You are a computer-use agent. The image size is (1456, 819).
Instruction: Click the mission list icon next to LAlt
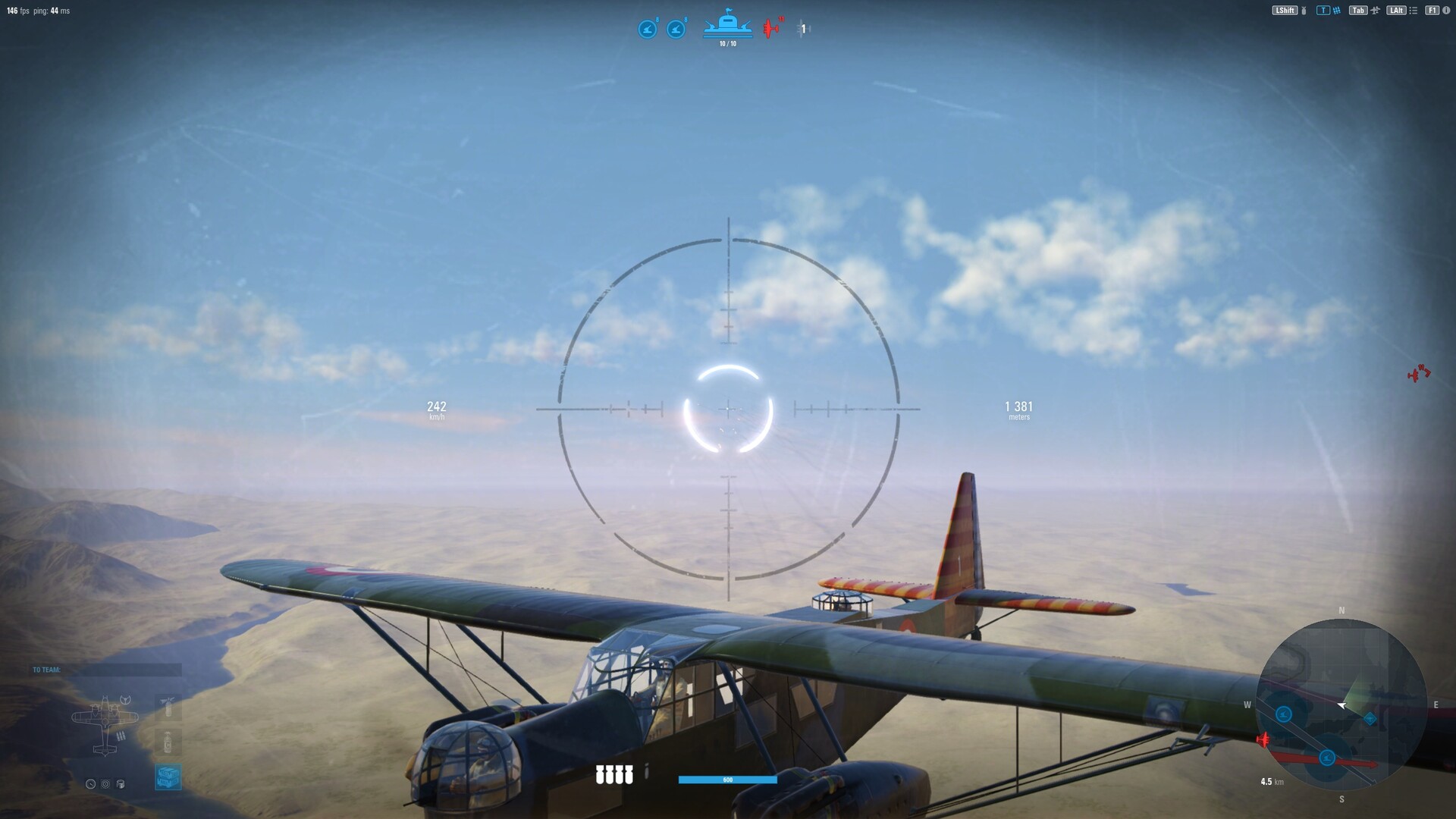coord(1414,11)
